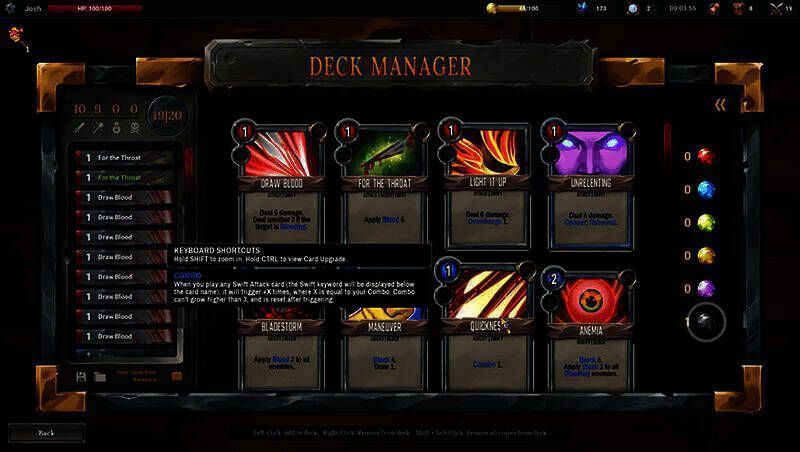
Task: Filter cards by the blue gem
Action: pos(705,189)
